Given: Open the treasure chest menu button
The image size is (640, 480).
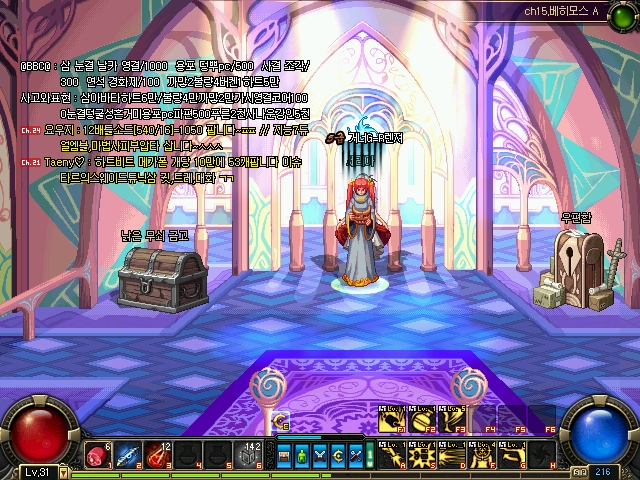Looking at the screenshot, I should click(284, 457).
